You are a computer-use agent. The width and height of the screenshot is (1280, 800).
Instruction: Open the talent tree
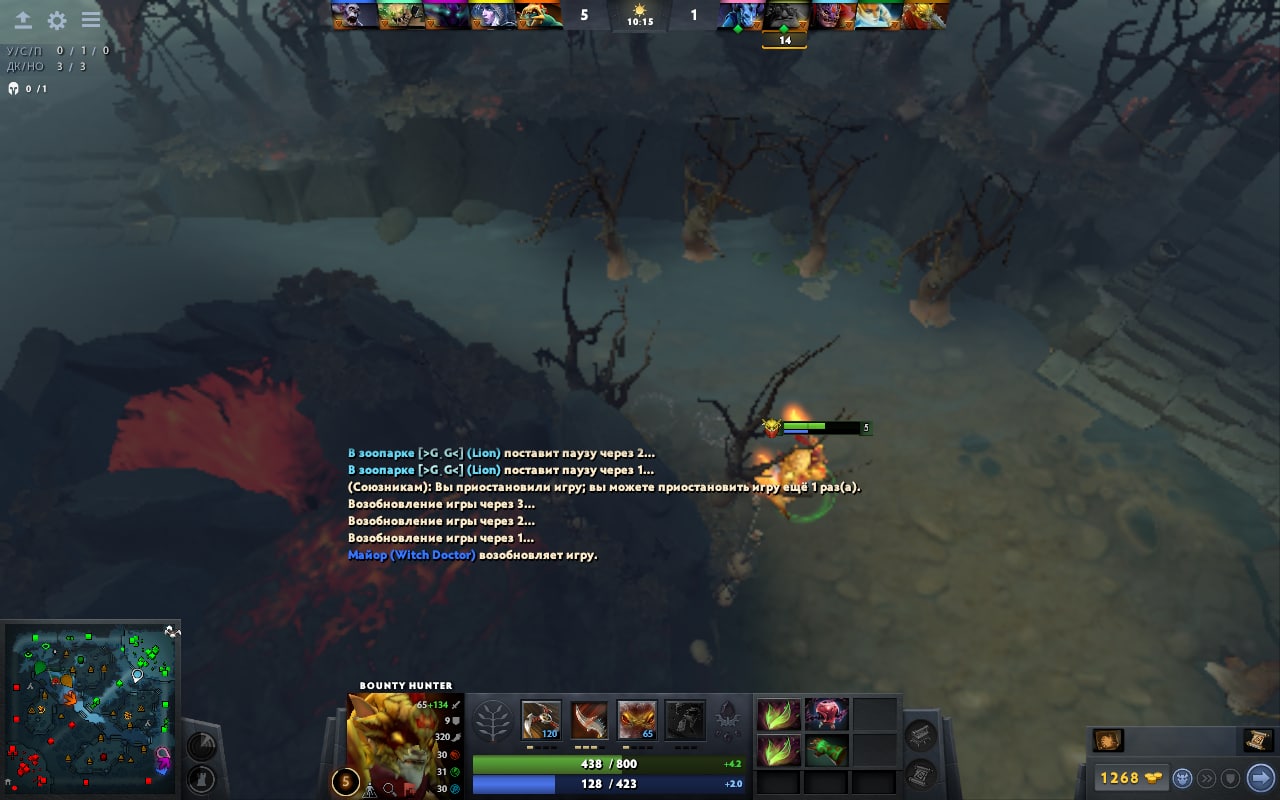point(492,721)
